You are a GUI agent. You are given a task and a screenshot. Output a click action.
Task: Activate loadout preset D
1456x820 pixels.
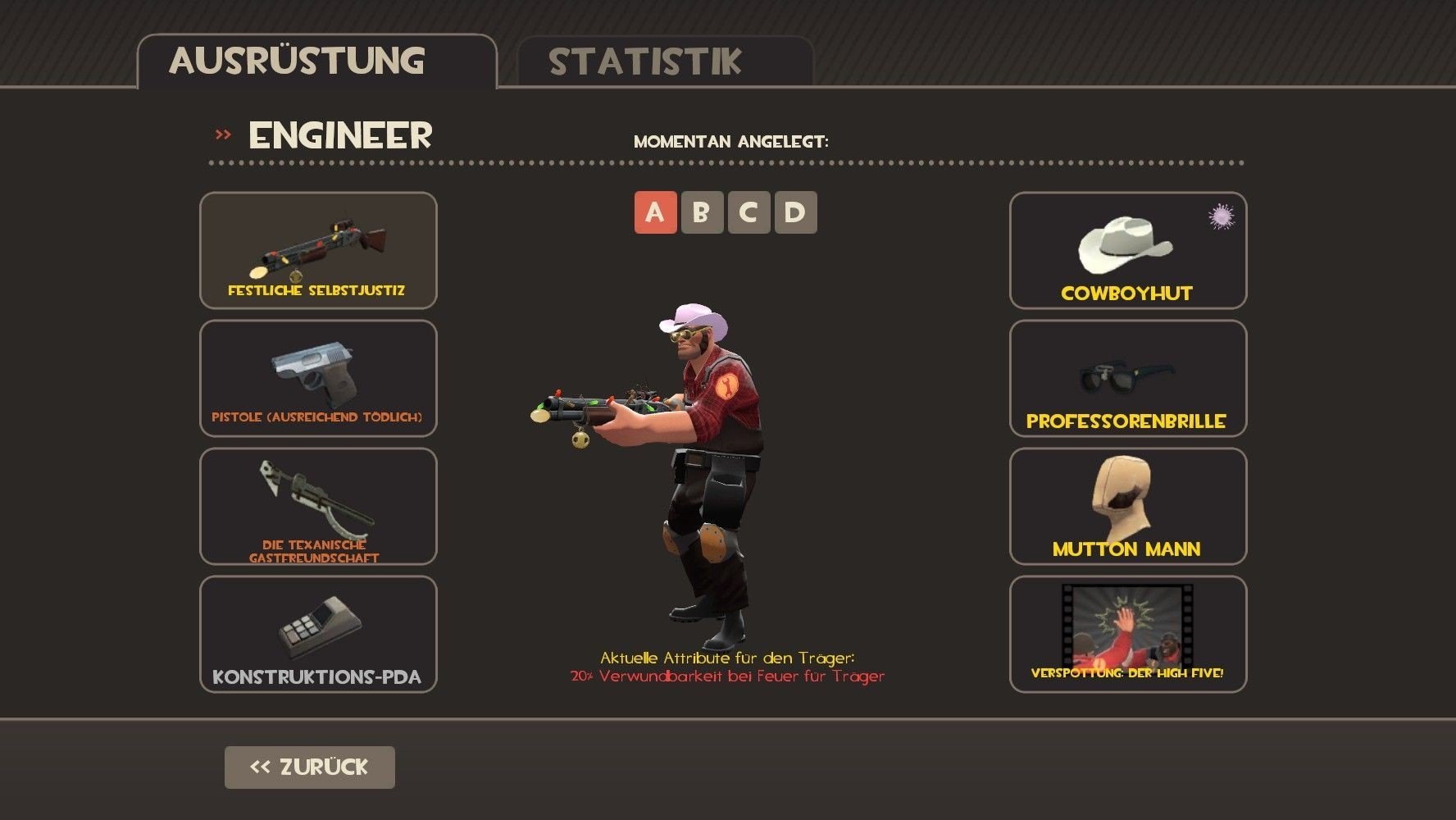tap(795, 212)
